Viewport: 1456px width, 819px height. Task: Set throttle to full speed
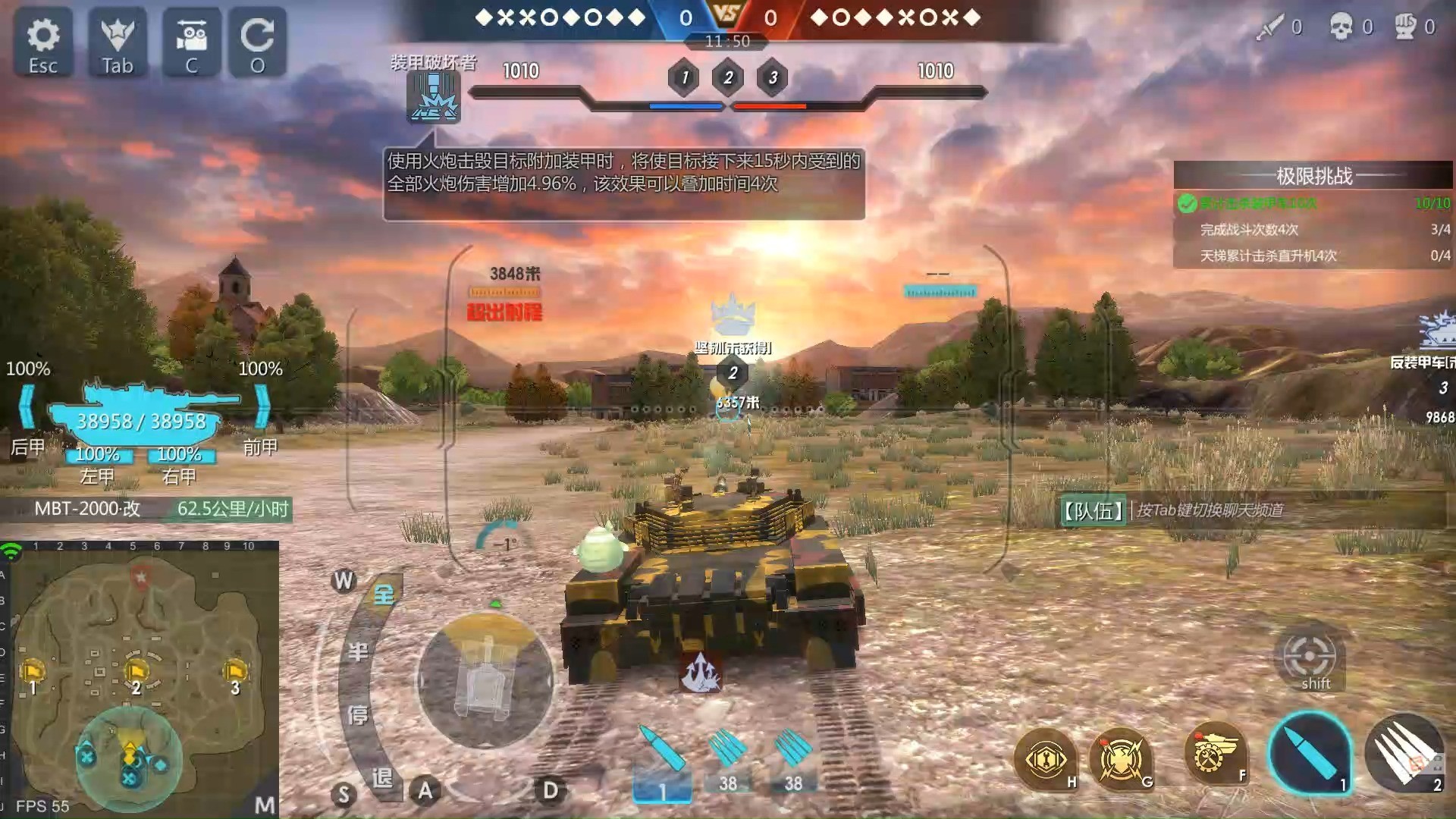[384, 594]
